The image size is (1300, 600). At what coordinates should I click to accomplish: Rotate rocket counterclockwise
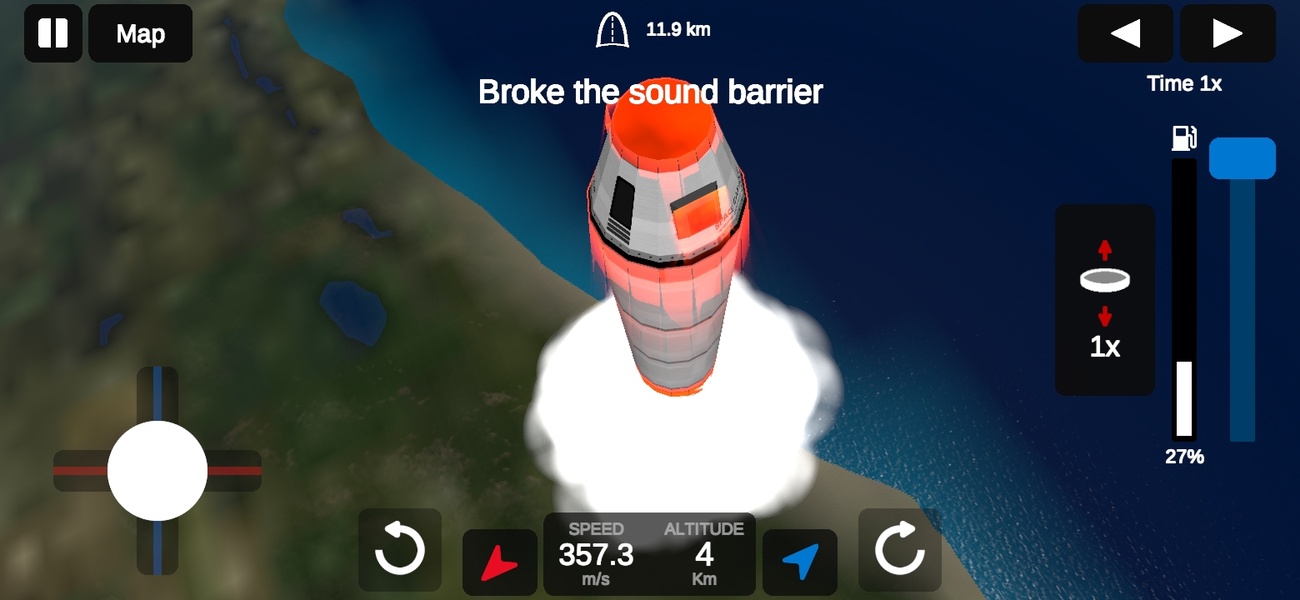(399, 550)
